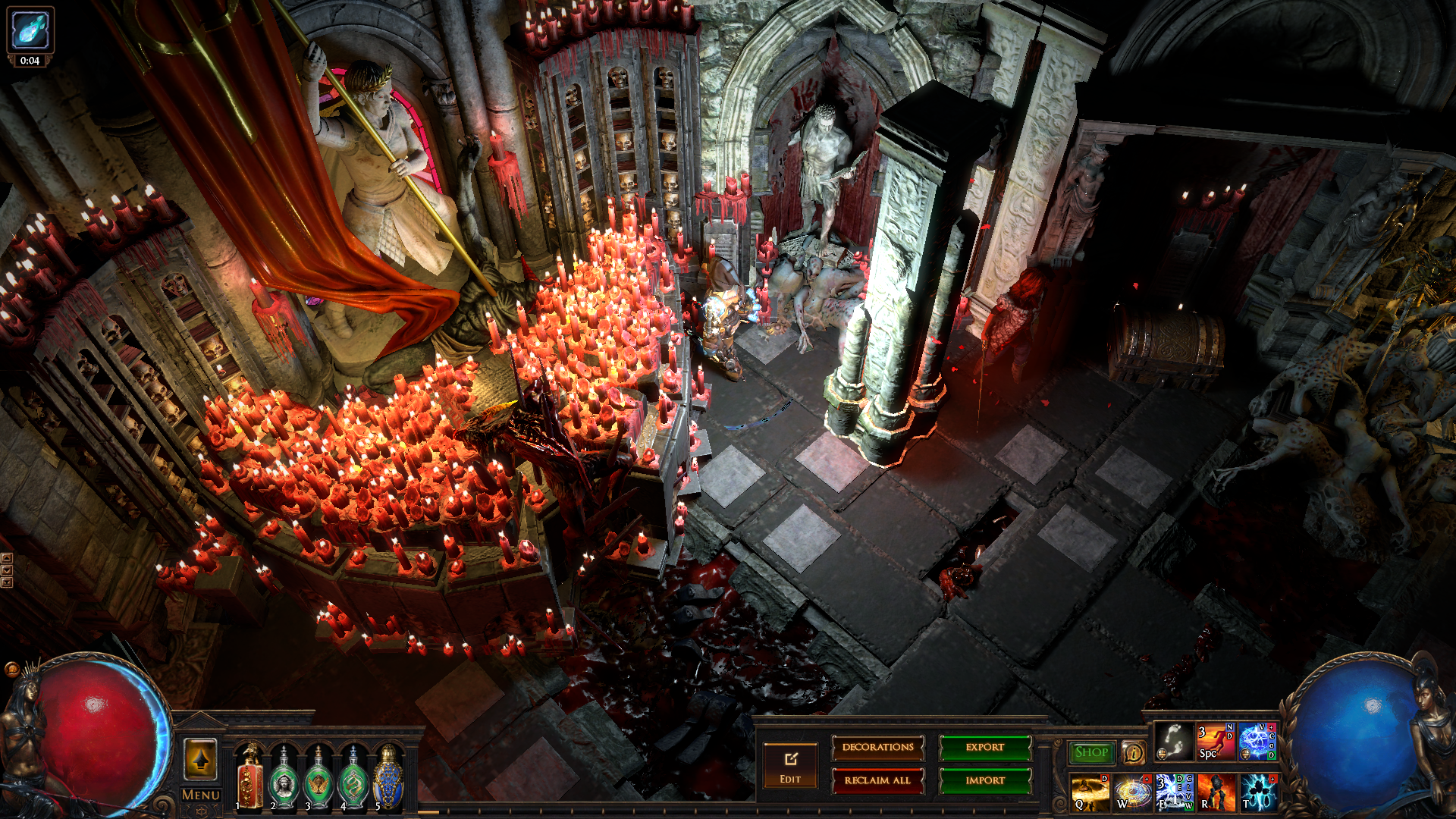Click the yellow up-arrow level-up button
The width and height of the screenshot is (1456, 819).
coord(201,759)
